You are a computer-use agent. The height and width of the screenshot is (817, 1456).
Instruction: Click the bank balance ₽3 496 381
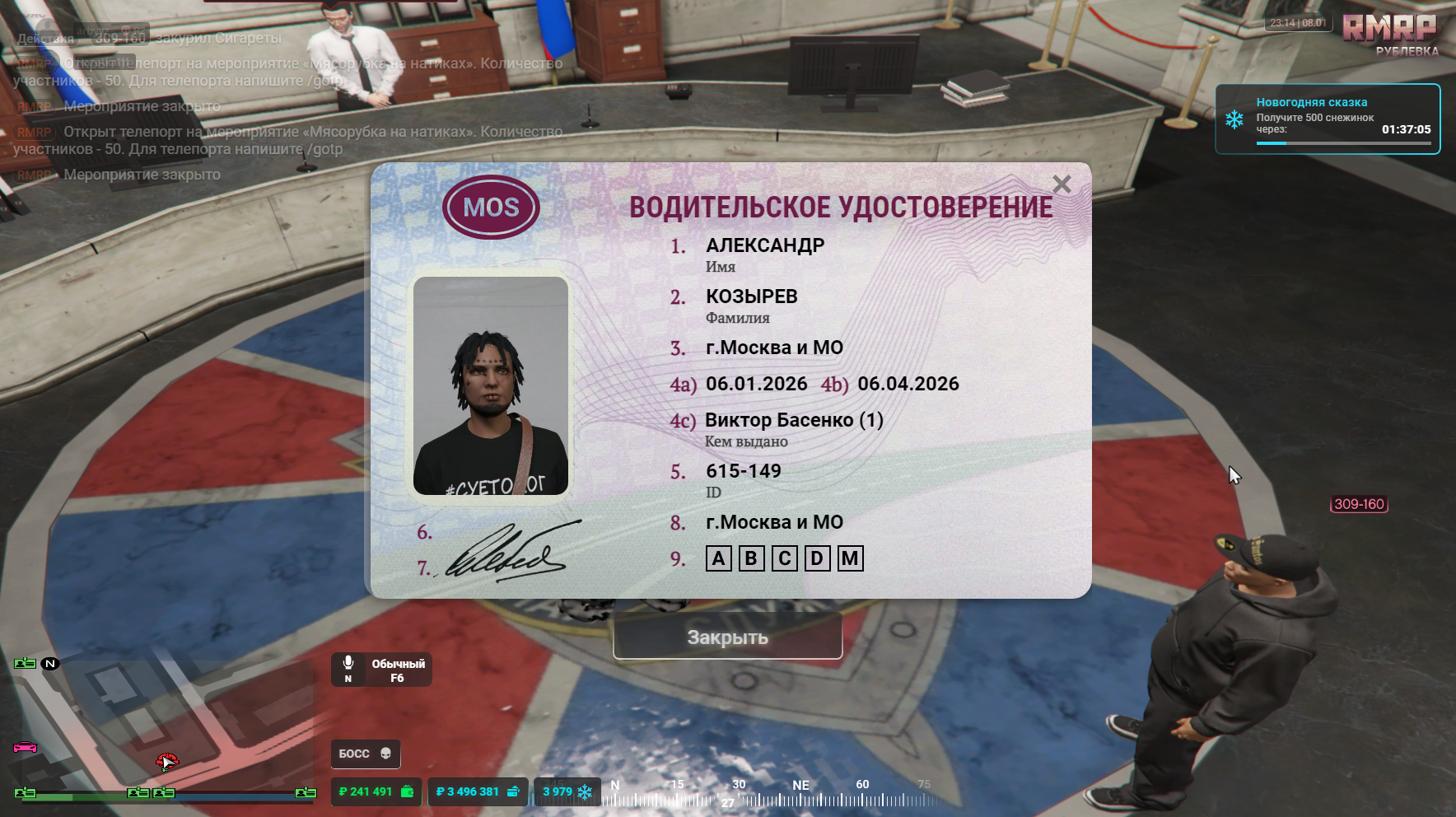click(x=478, y=791)
